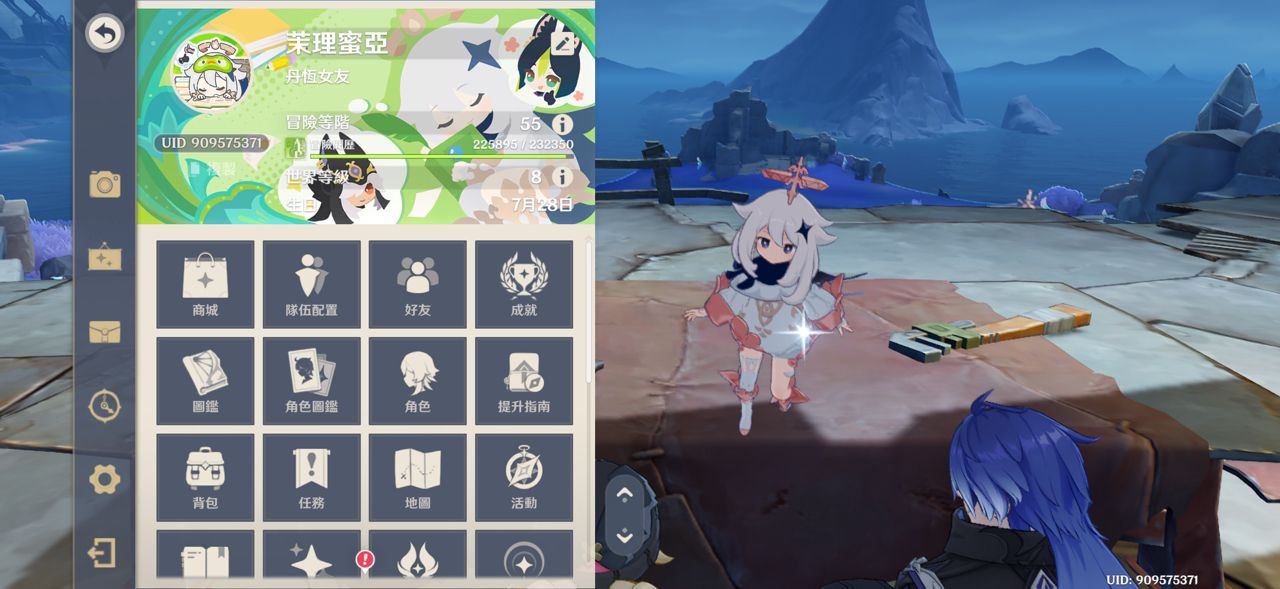Open the 角色圖鑑 character archive tile
The width and height of the screenshot is (1280, 589).
click(x=311, y=381)
